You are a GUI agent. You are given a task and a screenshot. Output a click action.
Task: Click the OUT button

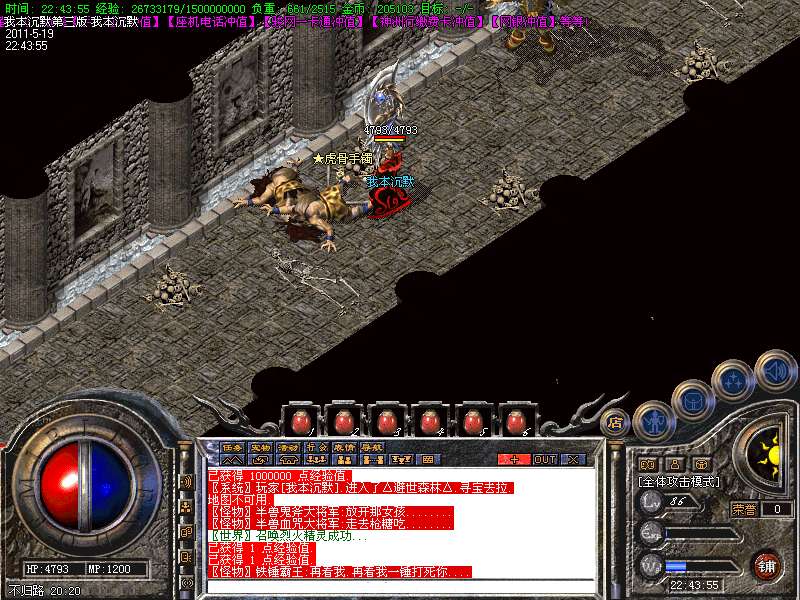coord(545,459)
